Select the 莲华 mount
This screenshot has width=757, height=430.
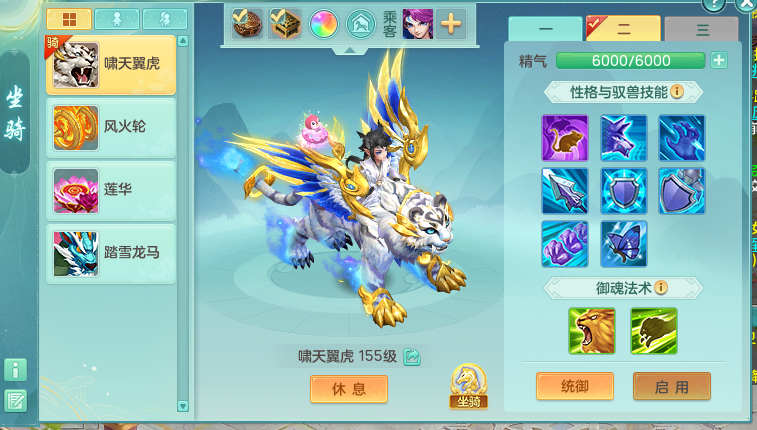click(111, 190)
